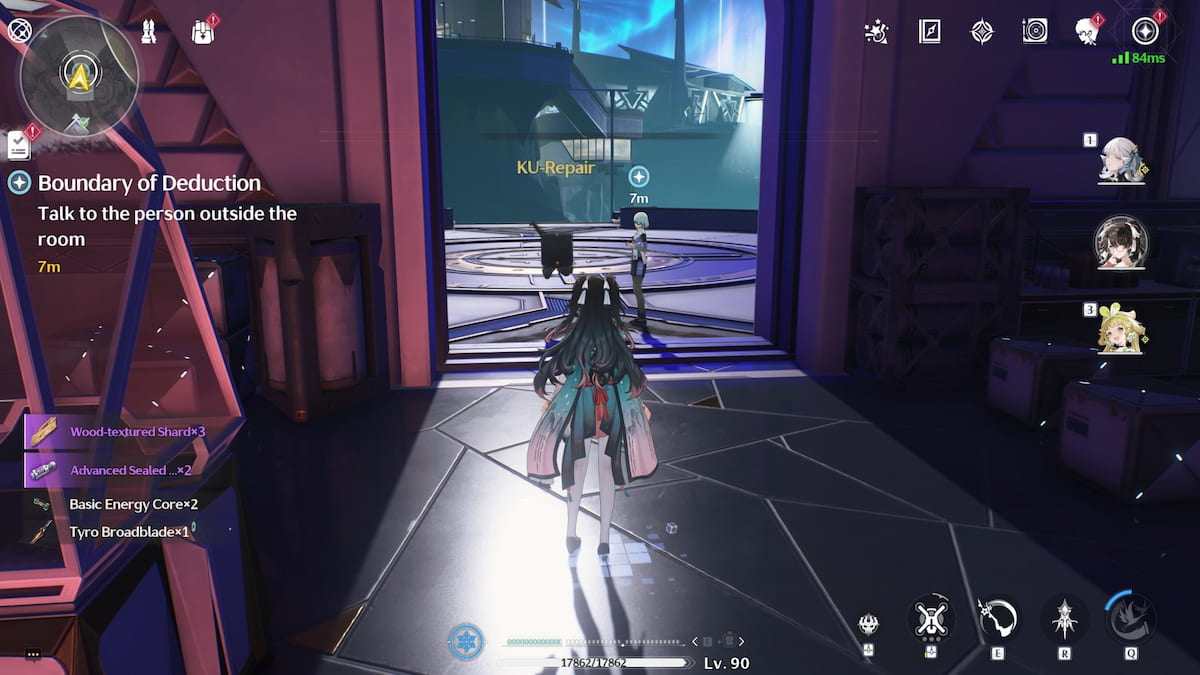Open the main terminal menu icon

coord(1145,31)
